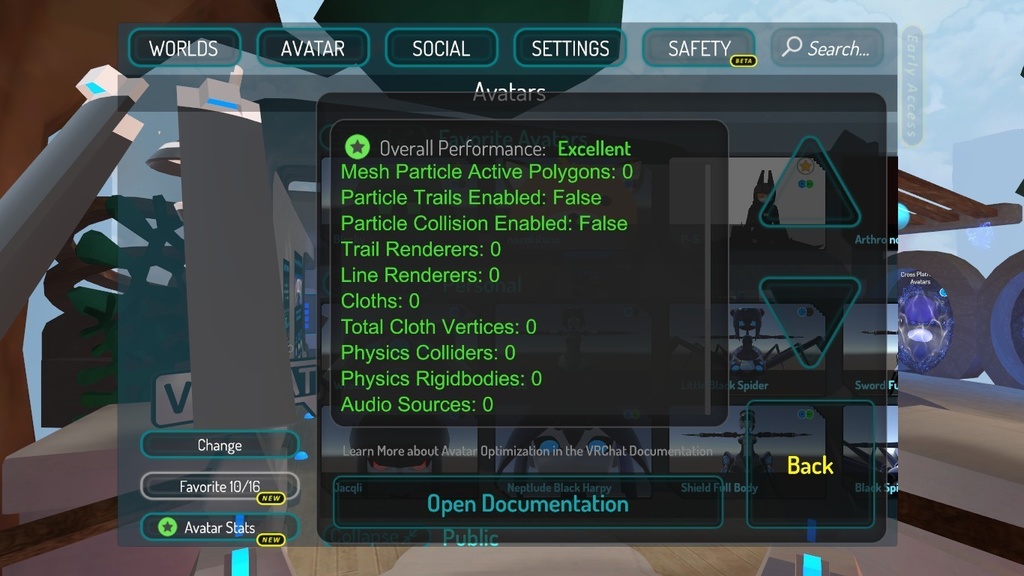Screen dimensions: 1024x576
Task: Go Back from the stats panel
Action: coord(810,466)
